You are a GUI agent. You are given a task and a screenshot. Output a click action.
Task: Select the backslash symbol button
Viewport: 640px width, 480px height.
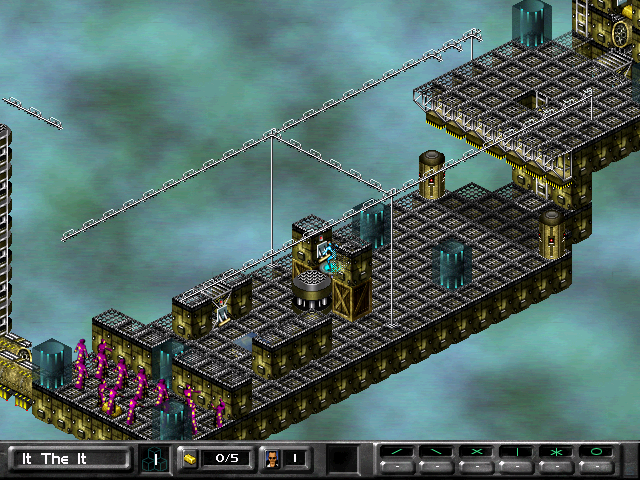coord(437,453)
